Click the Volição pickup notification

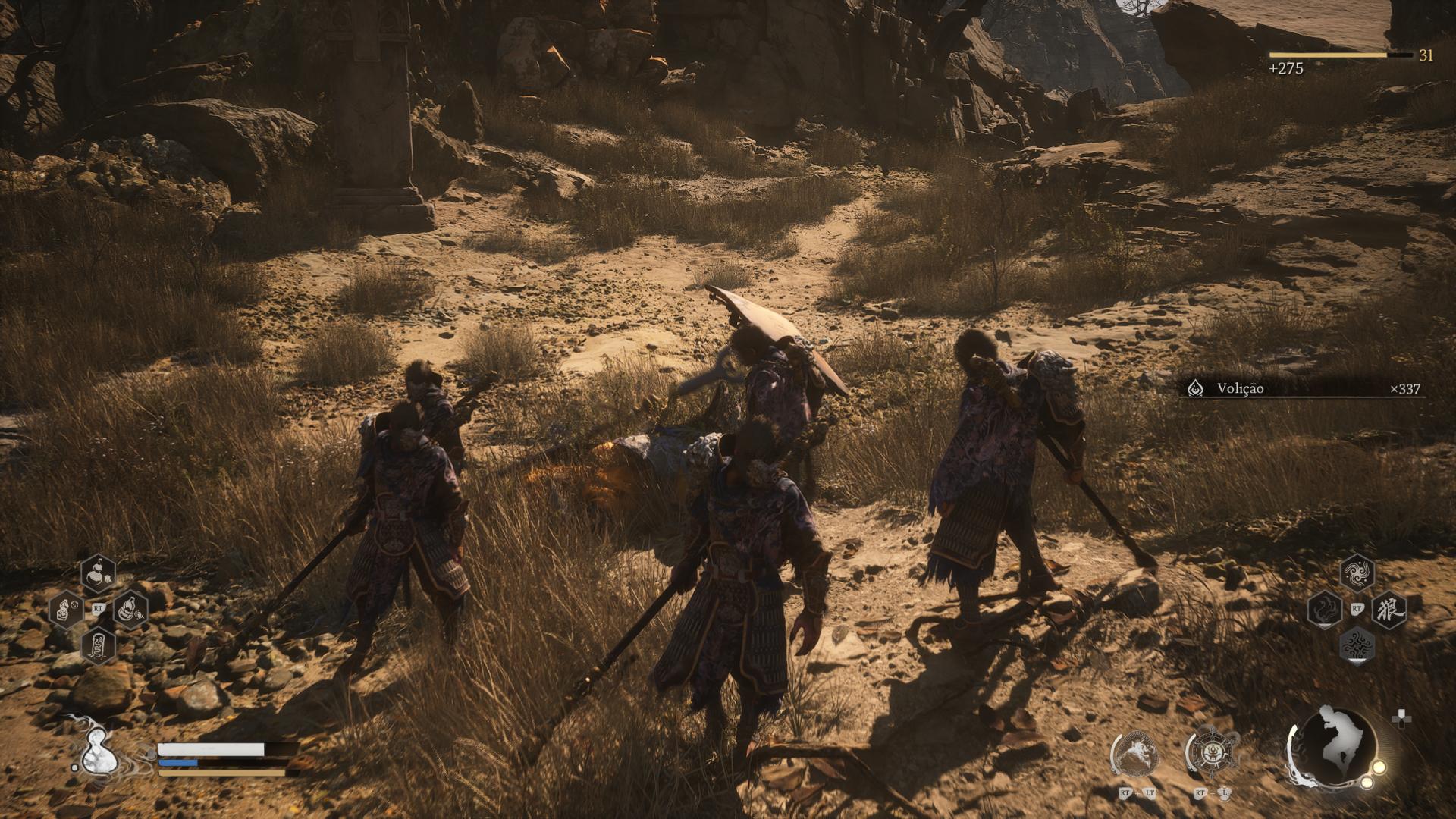click(1300, 388)
